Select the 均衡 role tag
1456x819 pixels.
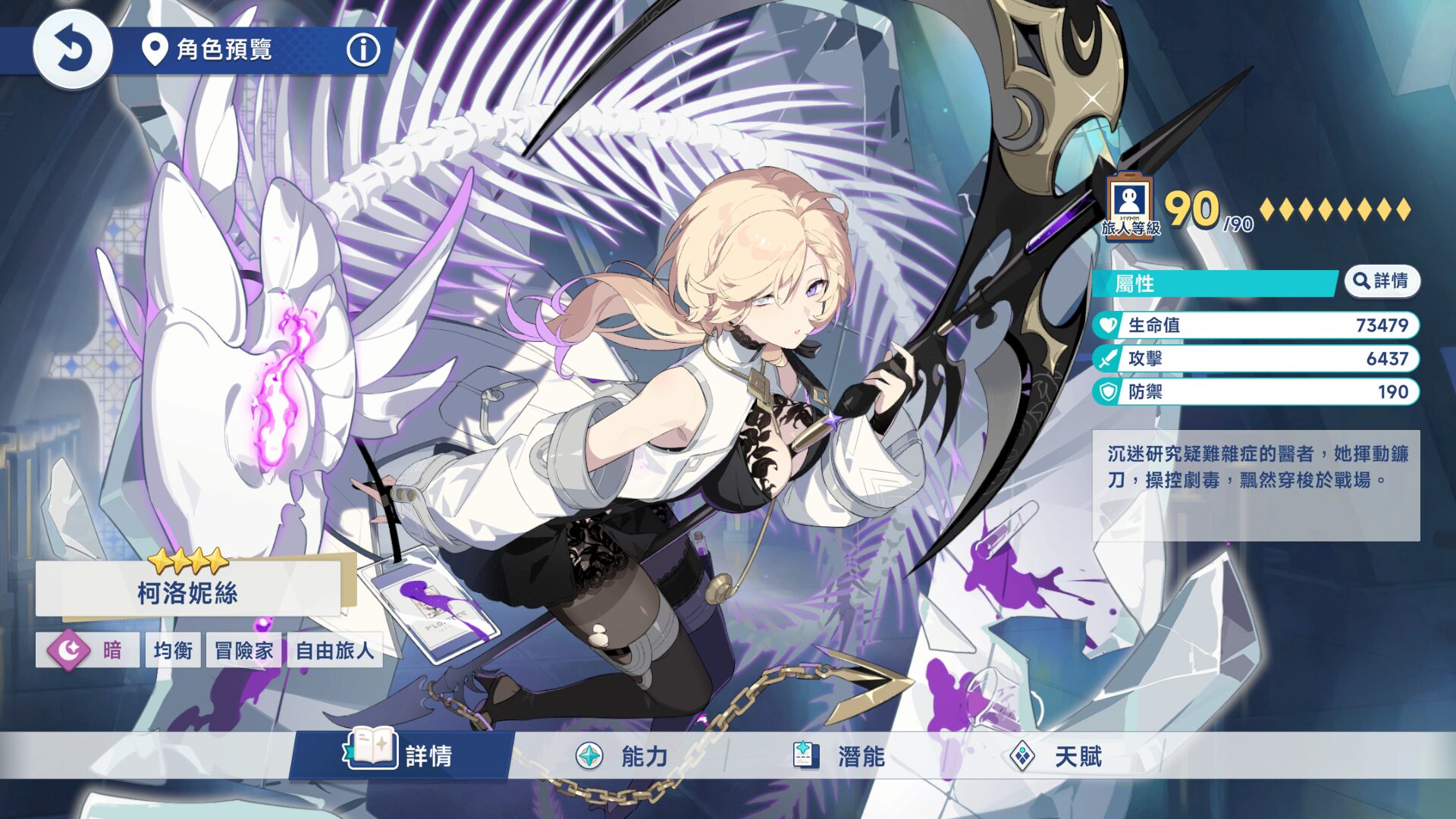[x=173, y=650]
